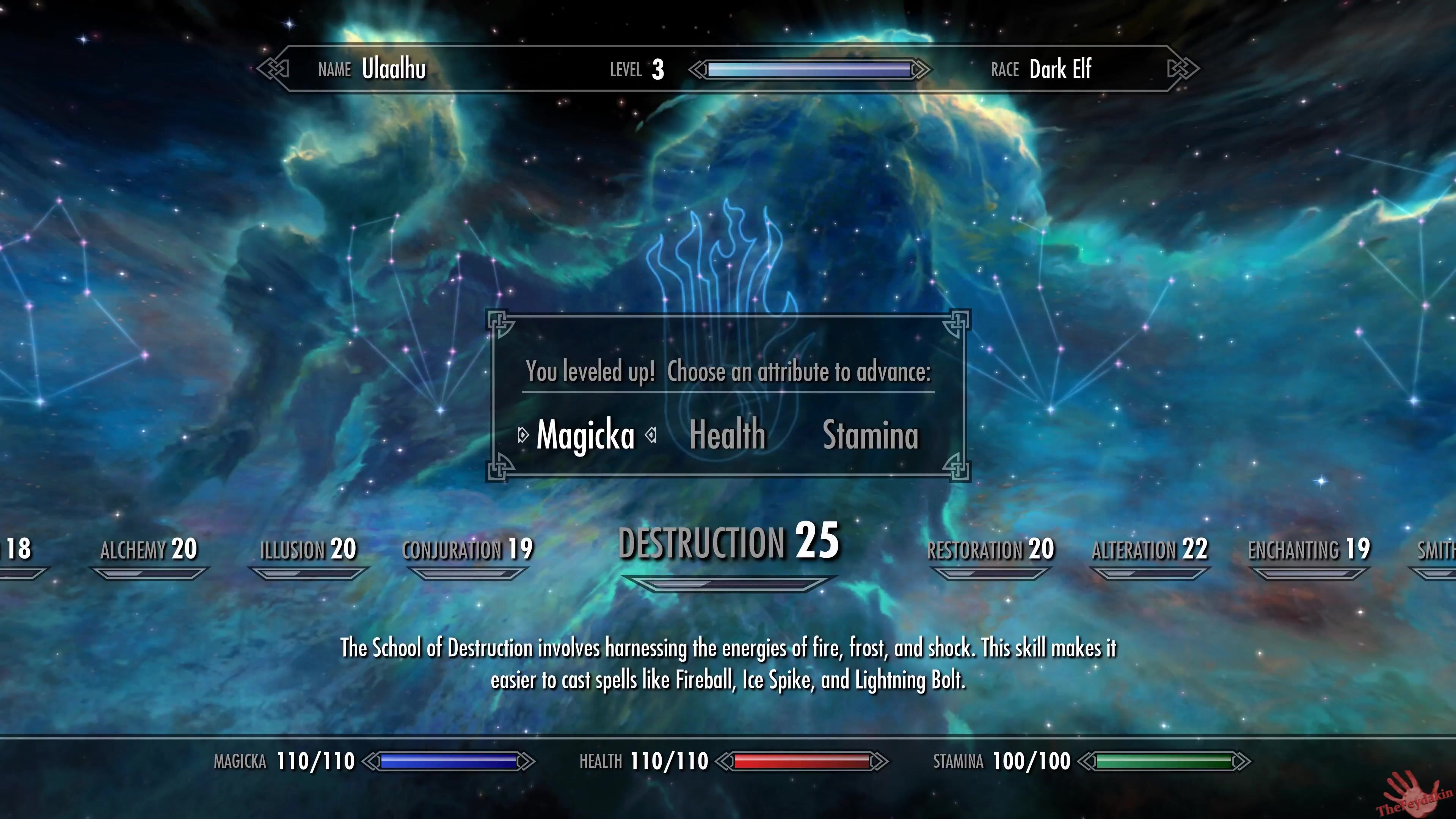Select the Health attribute option
The image size is (1456, 819).
pyautogui.click(x=728, y=435)
